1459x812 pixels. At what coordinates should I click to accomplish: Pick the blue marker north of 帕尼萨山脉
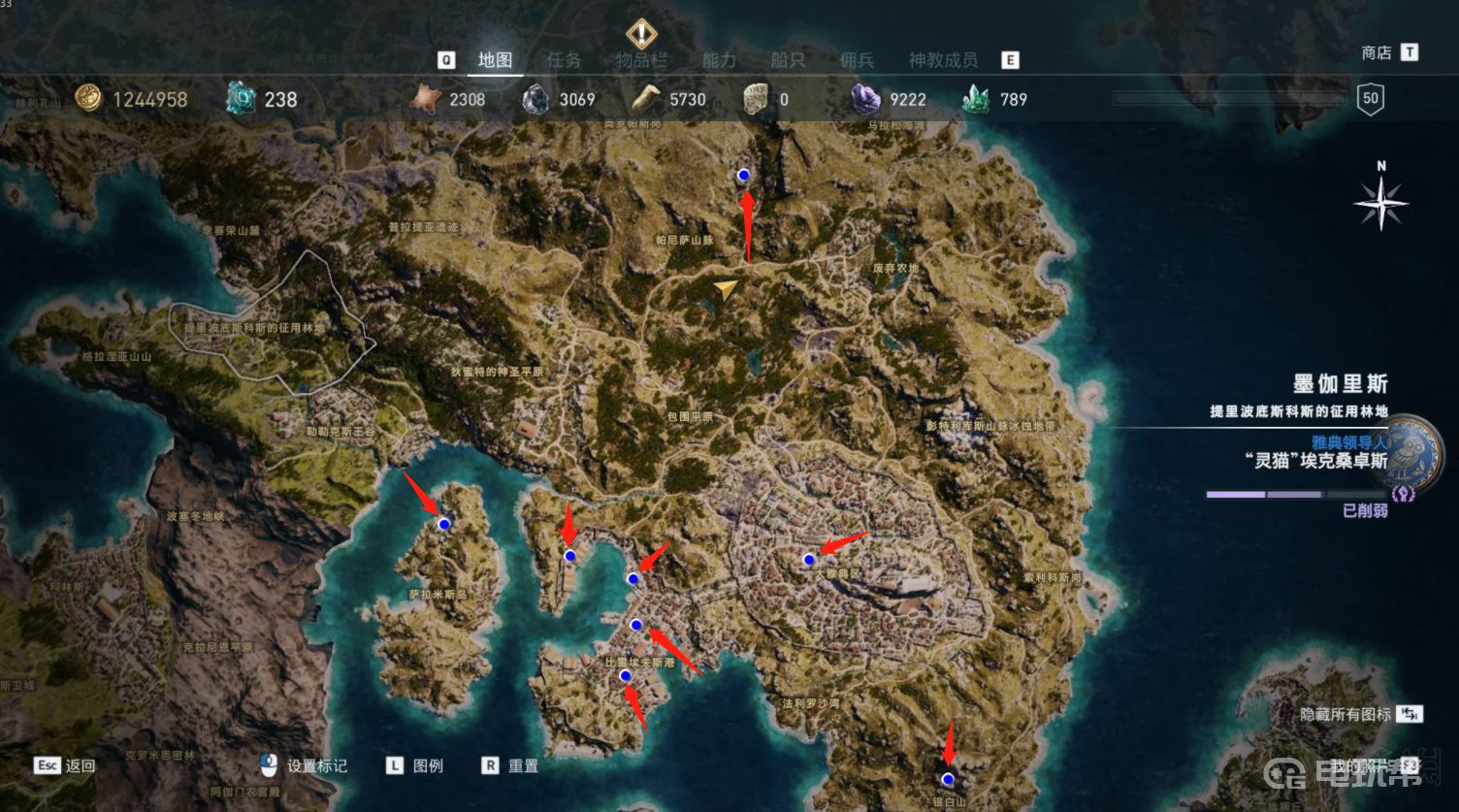pos(744,176)
